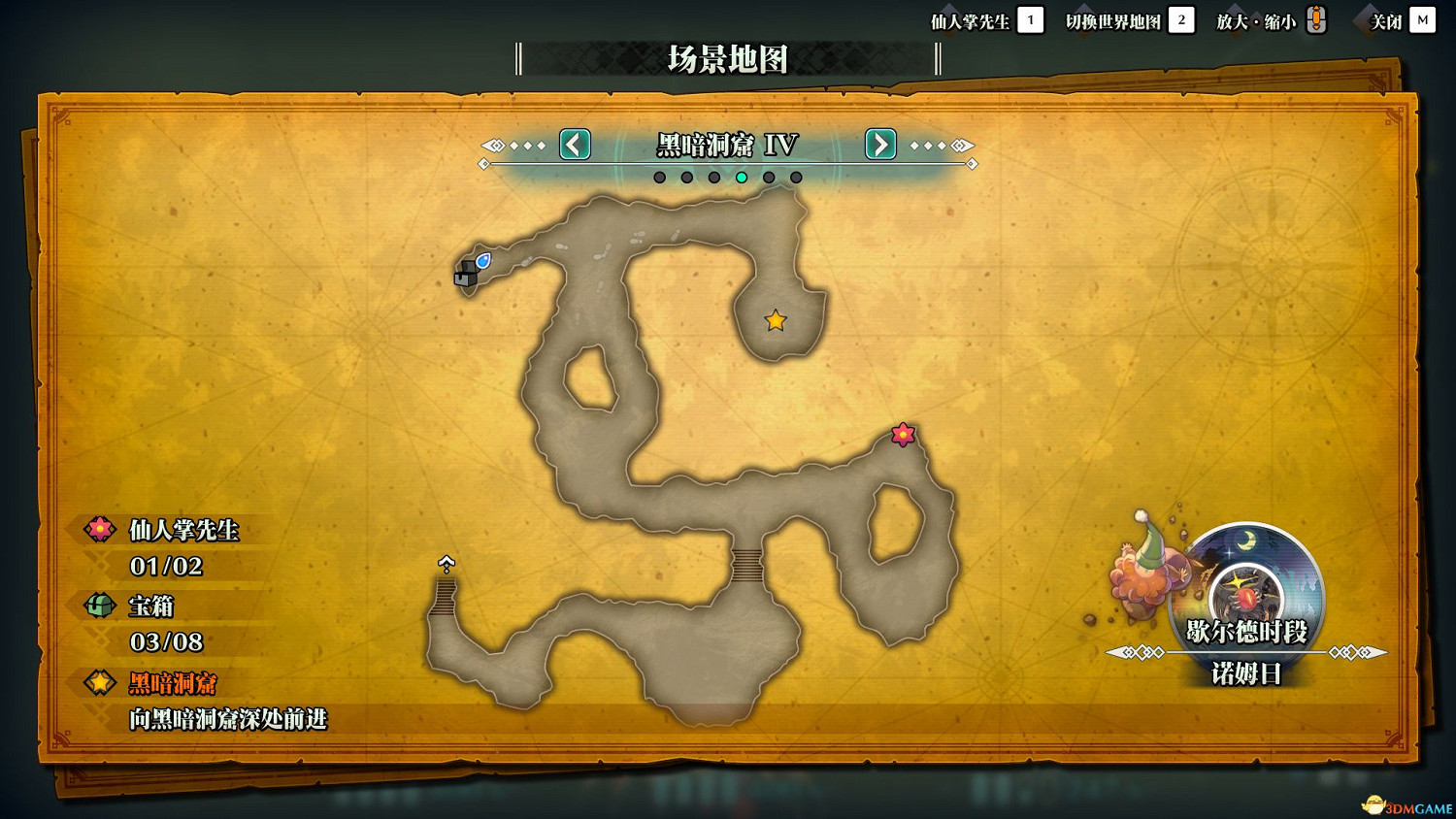The image size is (1456, 819).
Task: Go to the previous area with the left chevron
Action: [x=574, y=145]
